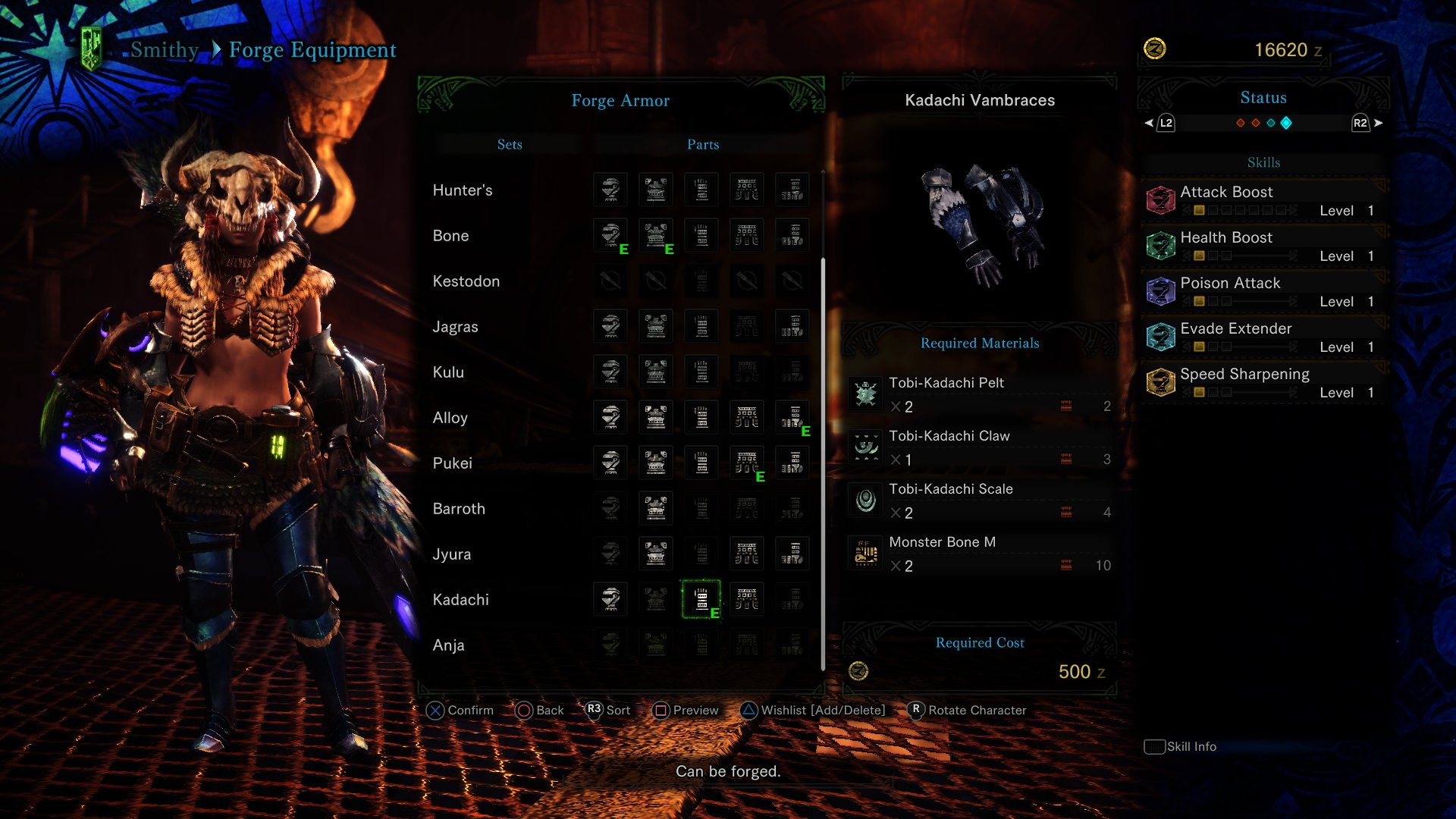The width and height of the screenshot is (1456, 819).
Task: Select the Kadachi coil icon
Action: pyautogui.click(x=747, y=600)
